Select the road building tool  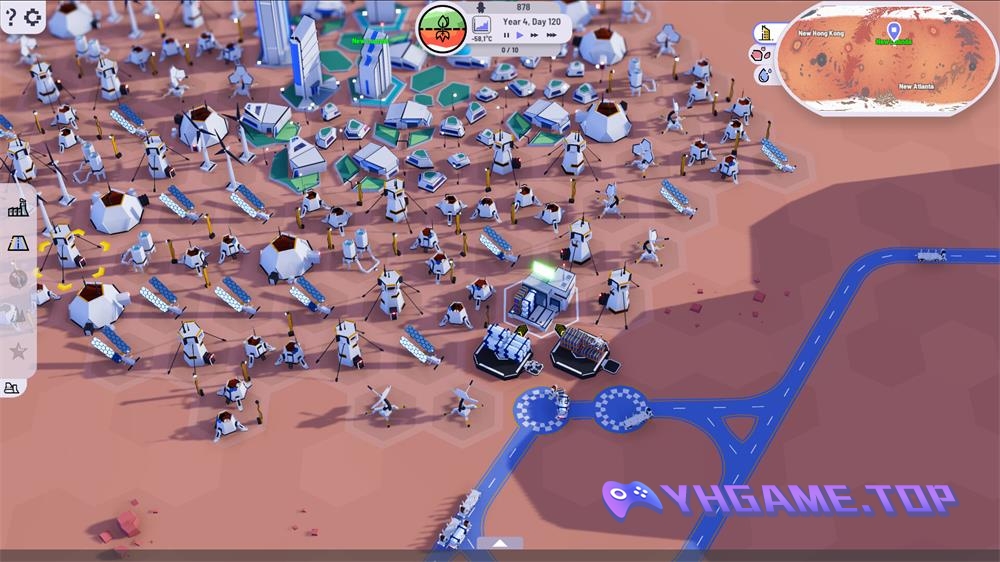pyautogui.click(x=18, y=243)
